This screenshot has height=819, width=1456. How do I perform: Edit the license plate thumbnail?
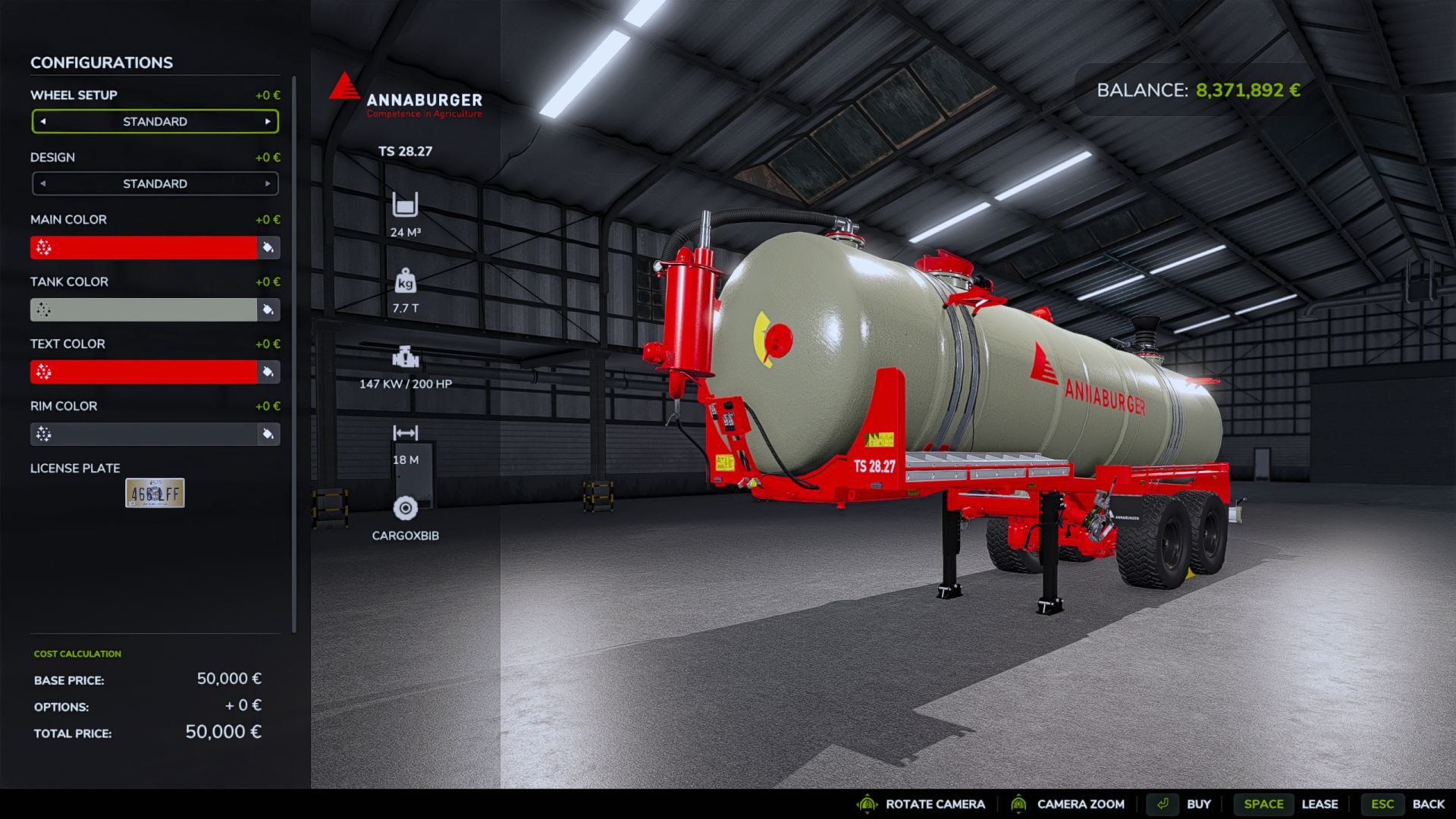155,494
